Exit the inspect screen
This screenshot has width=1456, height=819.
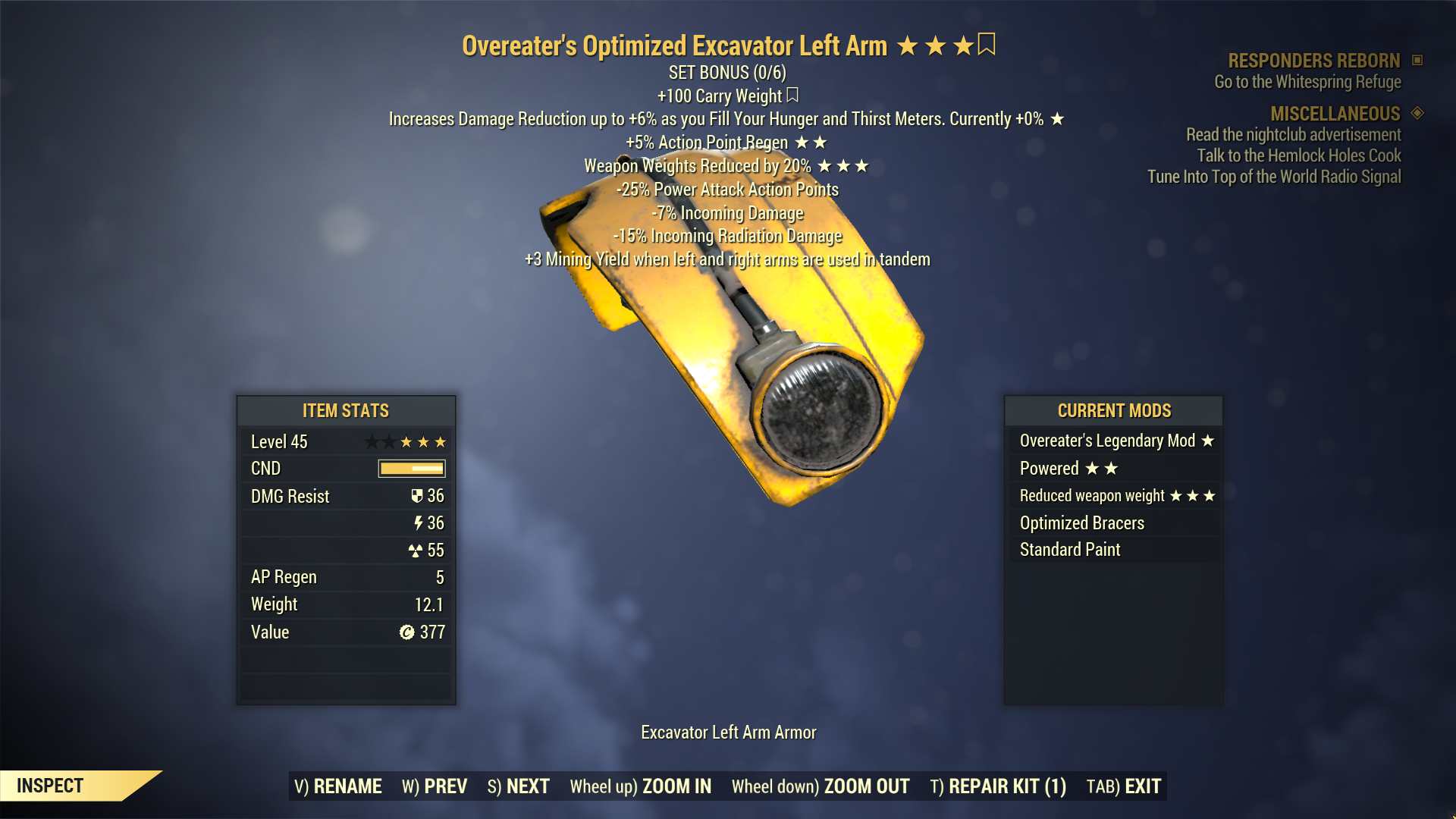pyautogui.click(x=1124, y=786)
